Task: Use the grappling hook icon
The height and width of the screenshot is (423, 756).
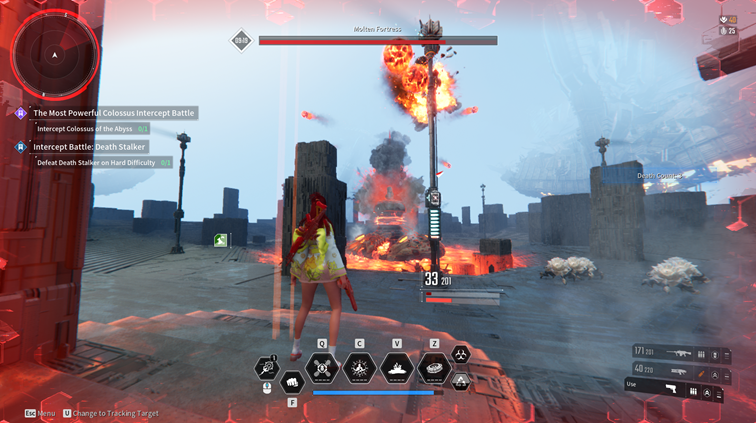Action: pyautogui.click(x=267, y=369)
